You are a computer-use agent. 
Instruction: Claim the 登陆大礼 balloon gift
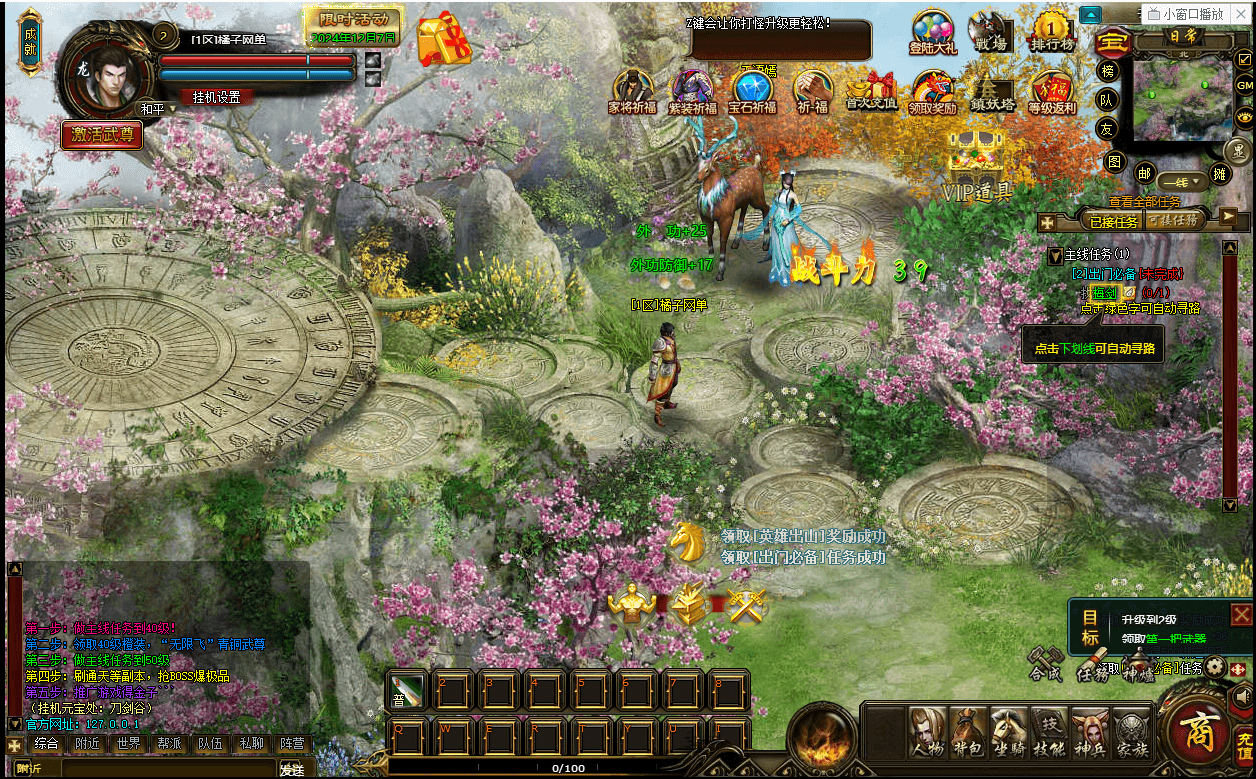(x=932, y=32)
